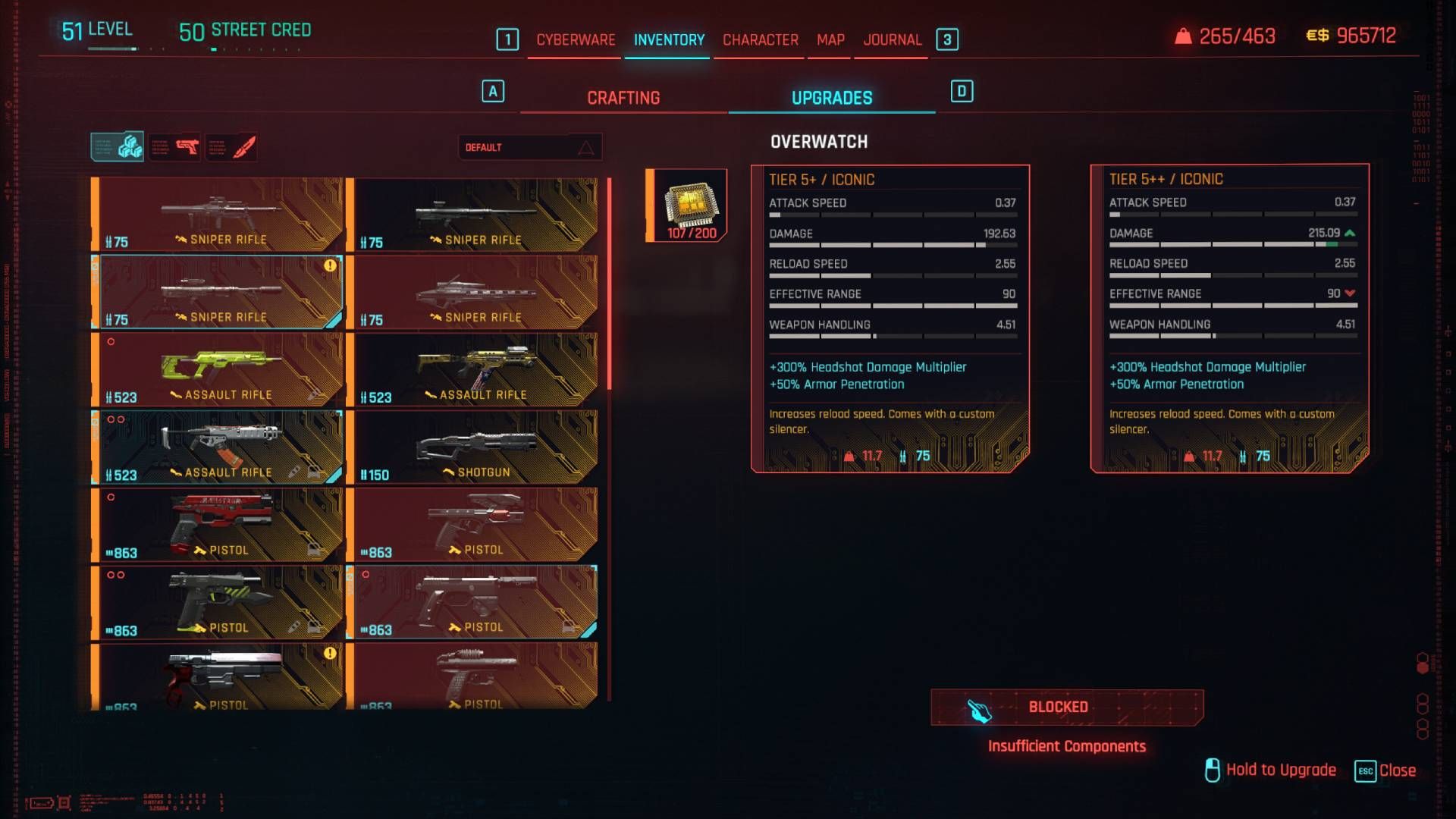Click Close in bottom right corner

click(x=1398, y=770)
